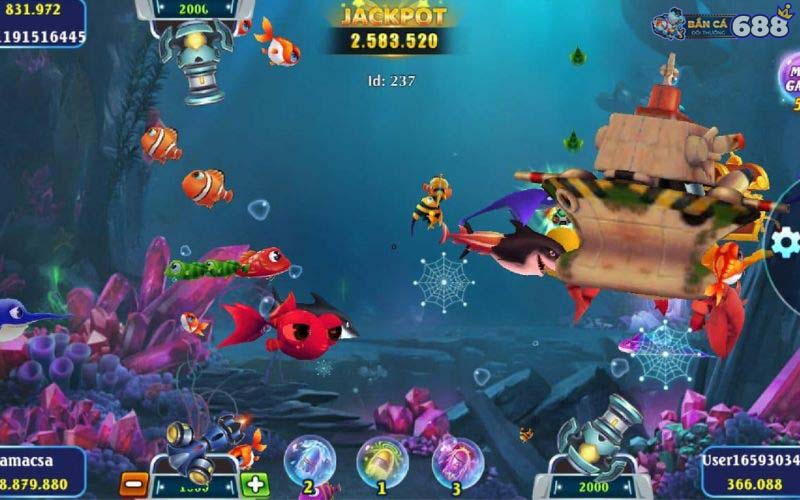The image size is (800, 500).
Task: Open the purple mini game bubble
Action: click(x=790, y=80)
